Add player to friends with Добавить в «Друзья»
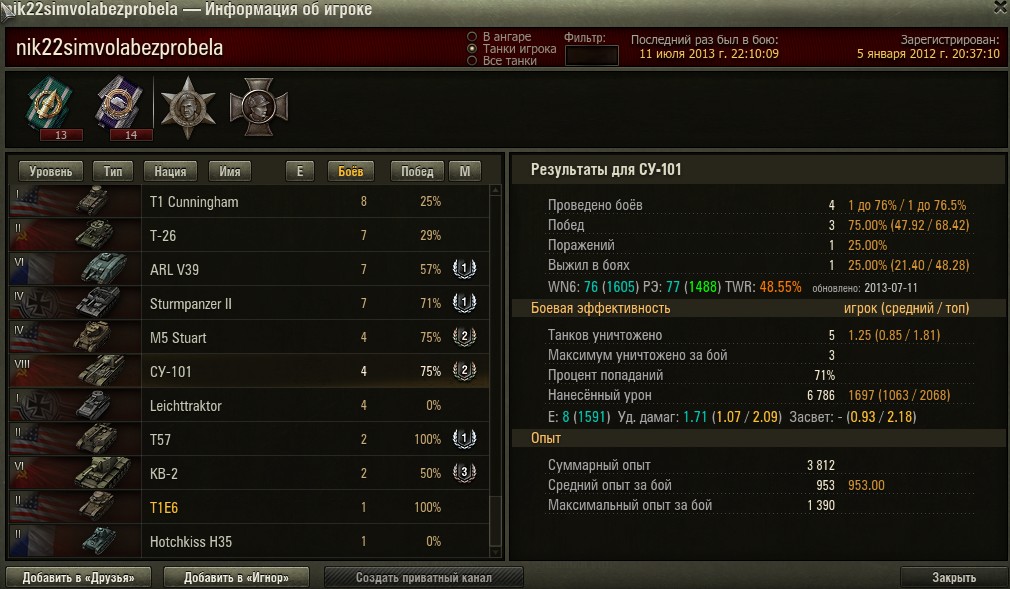 [x=79, y=577]
